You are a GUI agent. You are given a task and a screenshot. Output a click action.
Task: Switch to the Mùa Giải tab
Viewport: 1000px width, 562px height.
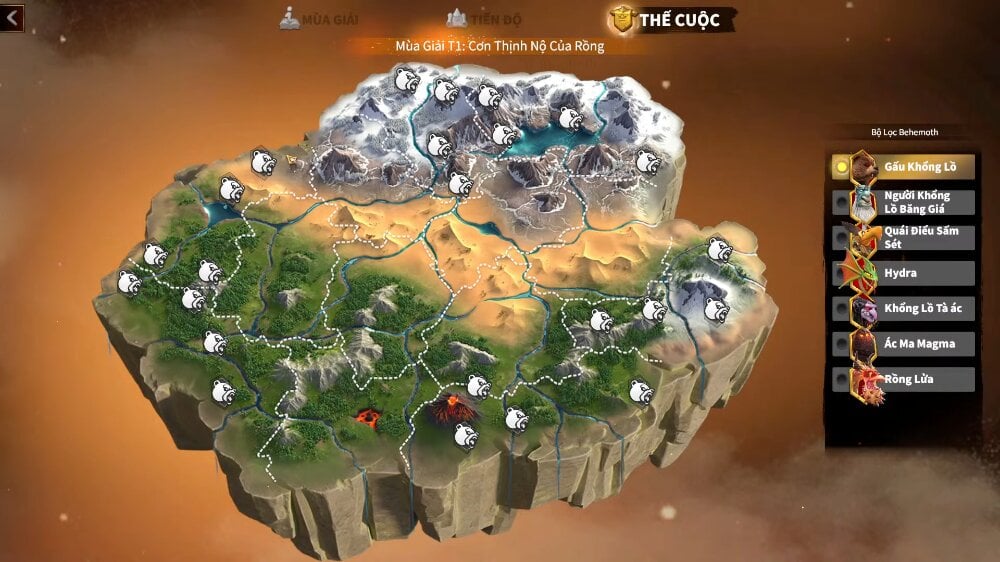[x=319, y=19]
